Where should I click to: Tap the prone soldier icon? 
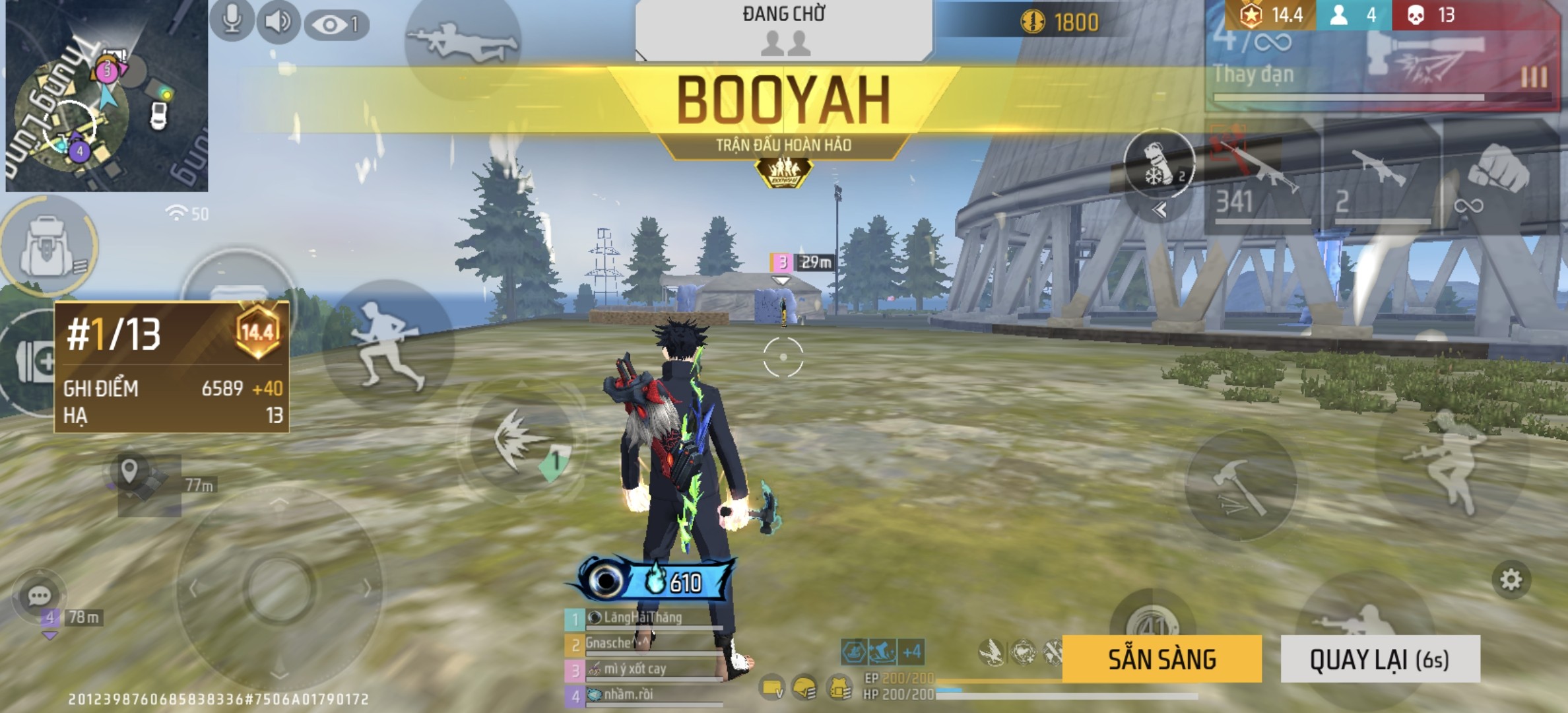(461, 41)
